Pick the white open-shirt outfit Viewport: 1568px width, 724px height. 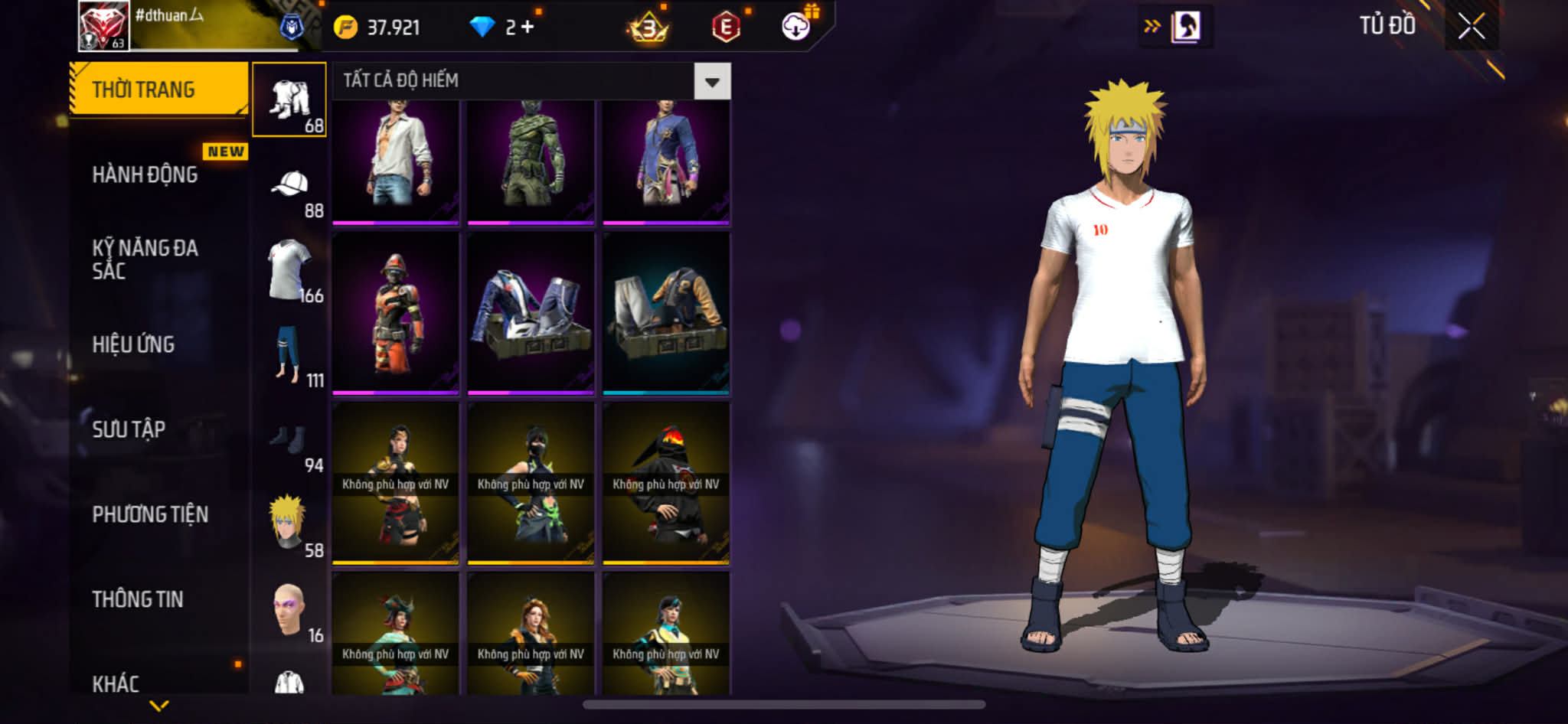coord(396,161)
